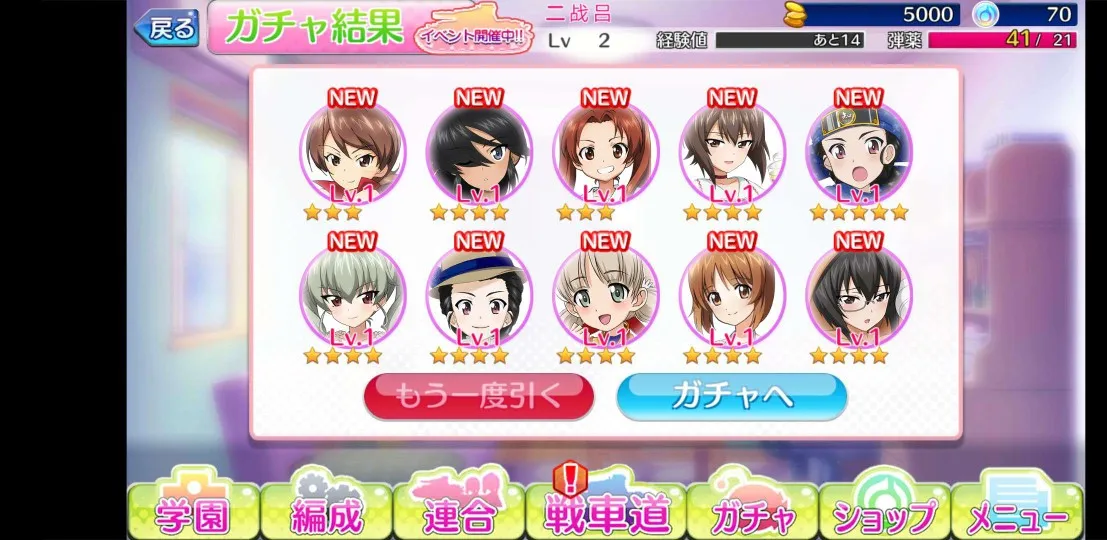This screenshot has height=540, width=1107.
Task: Open the ガチャ menu in bottom bar
Action: click(x=753, y=513)
